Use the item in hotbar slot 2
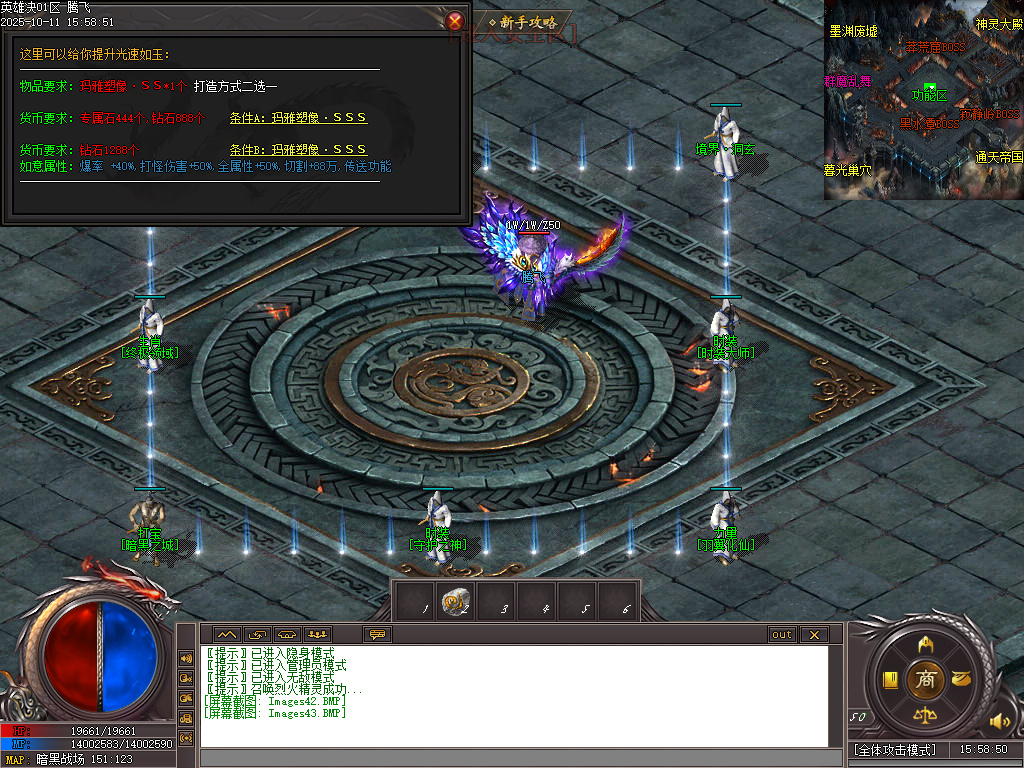Viewport: 1024px width, 768px height. click(x=456, y=602)
